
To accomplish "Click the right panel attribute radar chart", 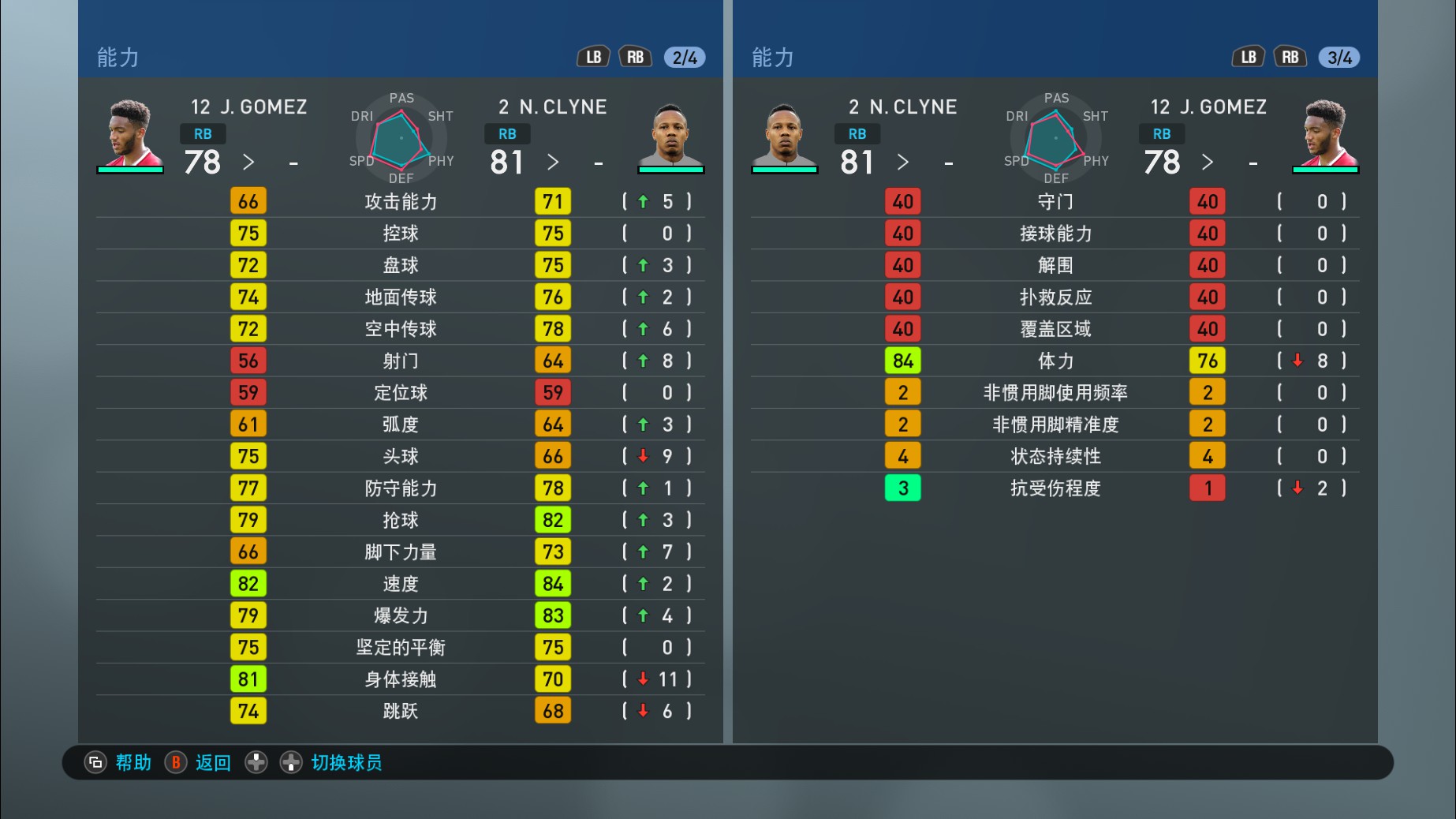I will coord(1055,138).
